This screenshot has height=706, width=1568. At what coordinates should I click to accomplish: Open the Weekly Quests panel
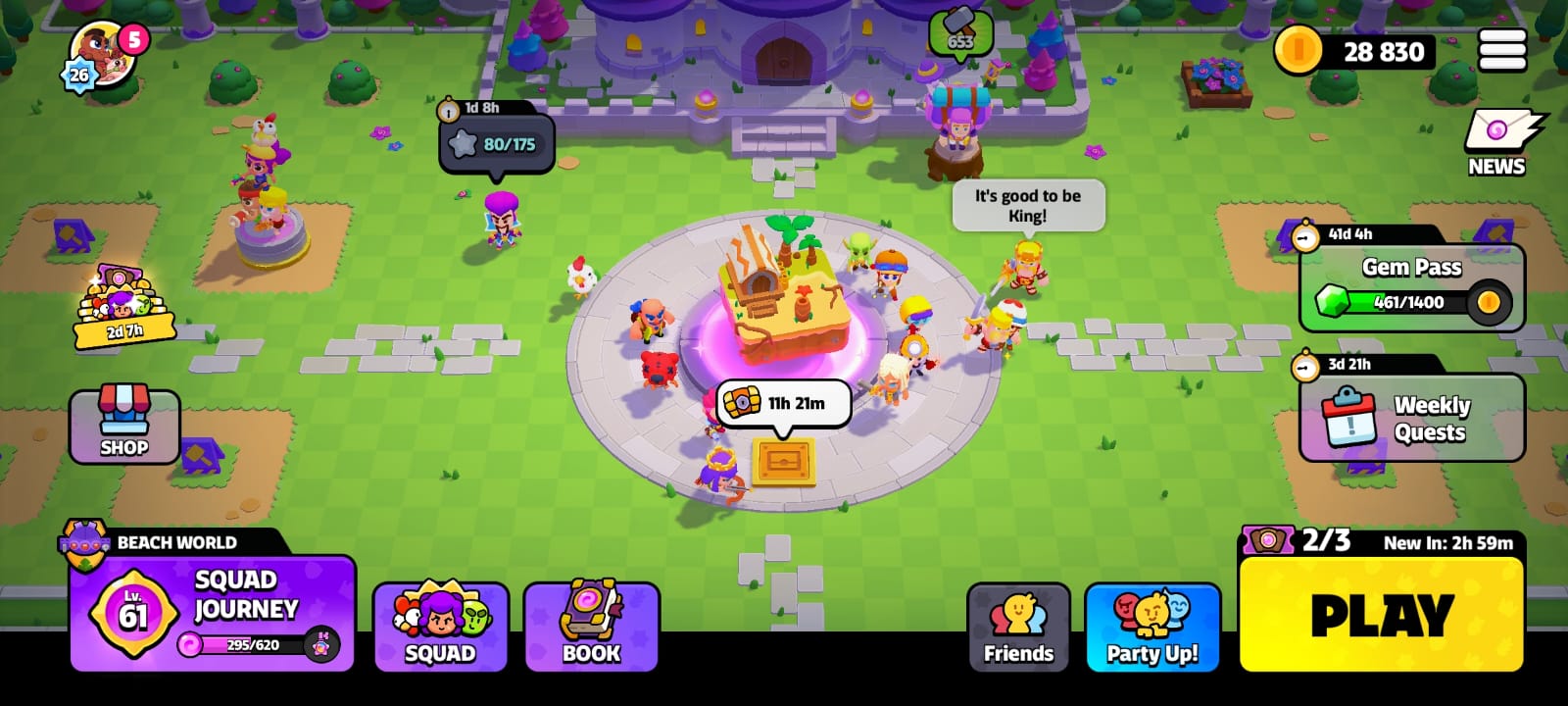1411,417
